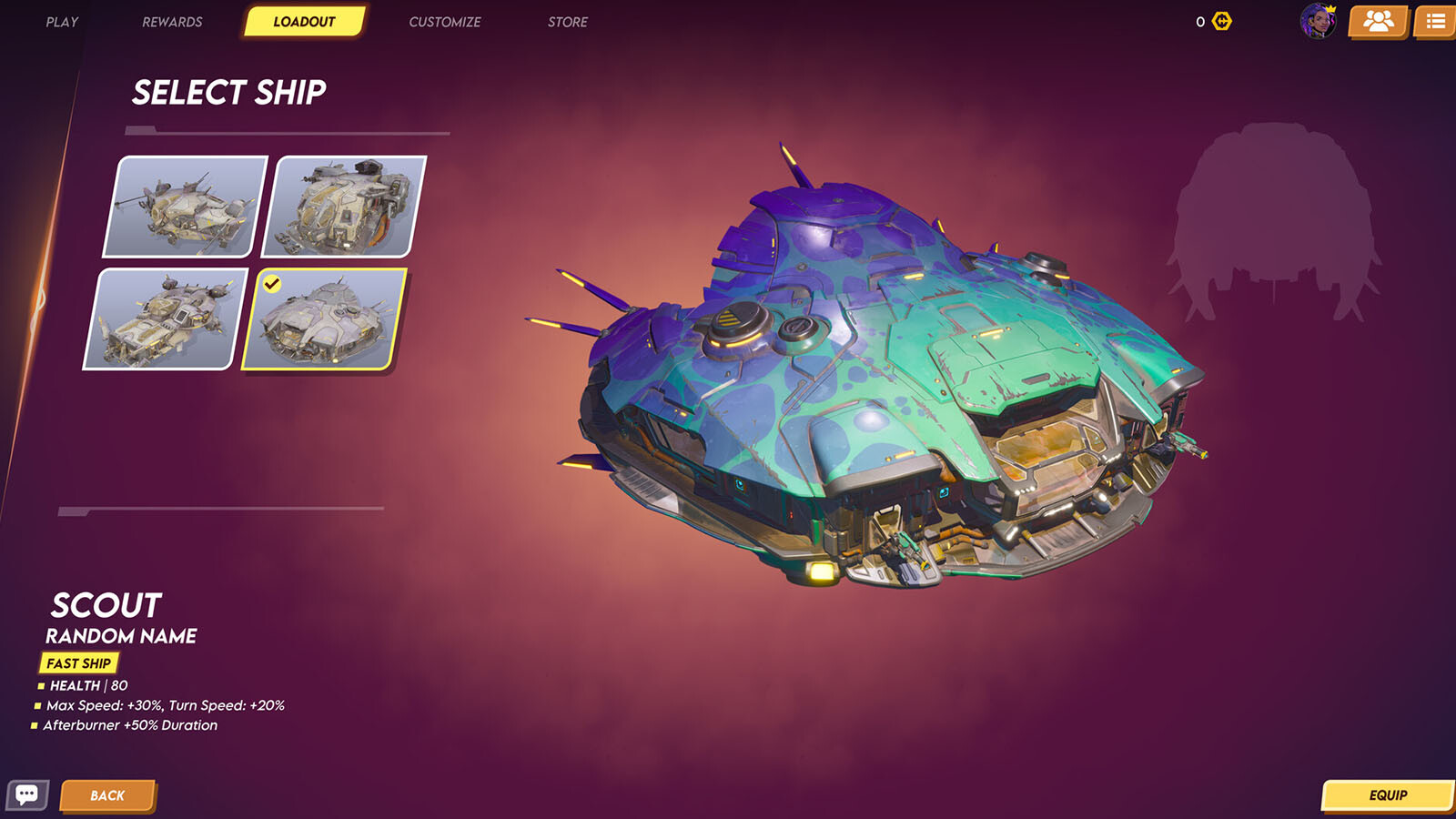The image size is (1456, 819).
Task: Pick the bulky ship with orange side panel
Action: pyautogui.click(x=344, y=207)
